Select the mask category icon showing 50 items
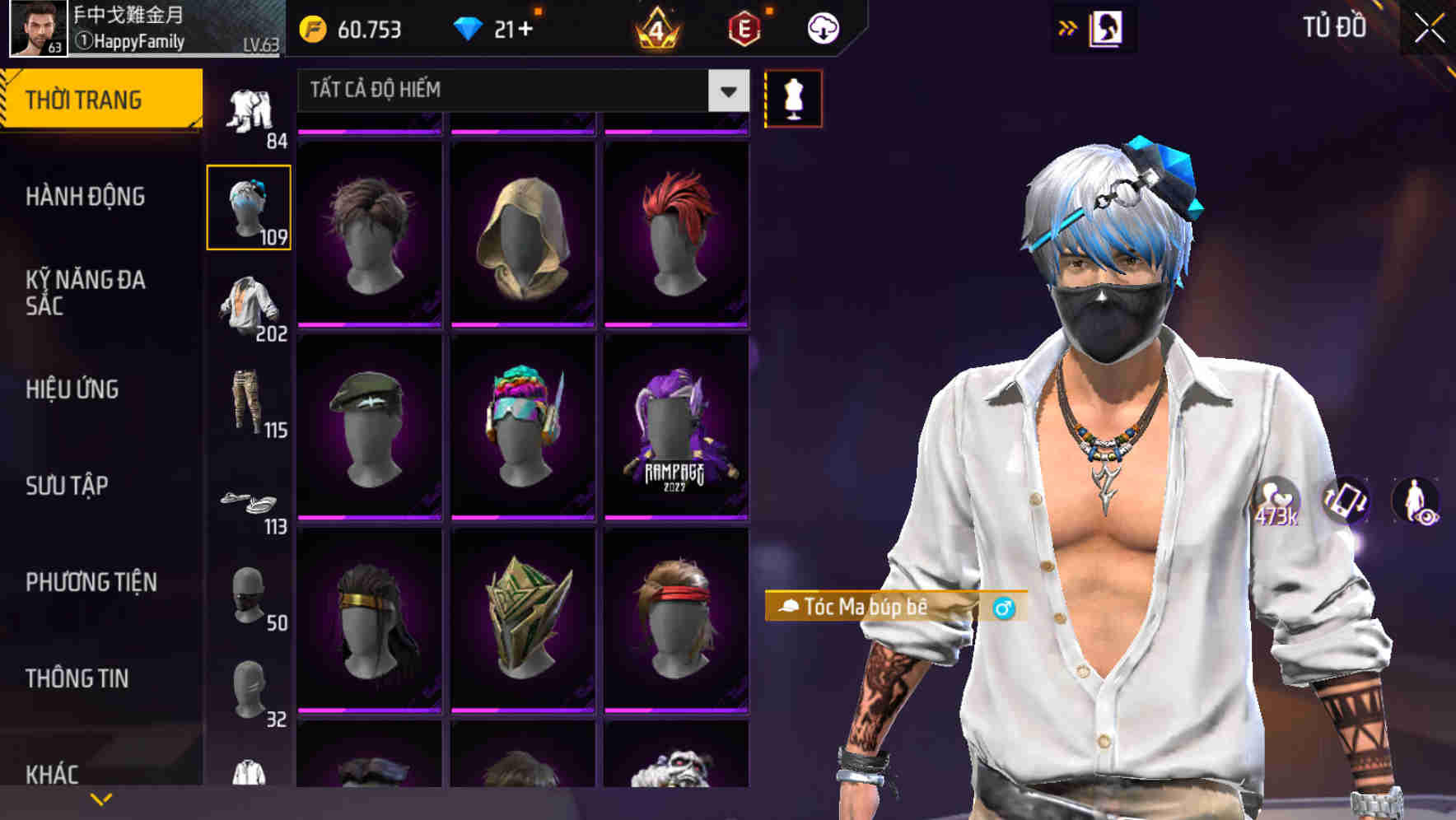Viewport: 1456px width, 820px height. [x=250, y=597]
